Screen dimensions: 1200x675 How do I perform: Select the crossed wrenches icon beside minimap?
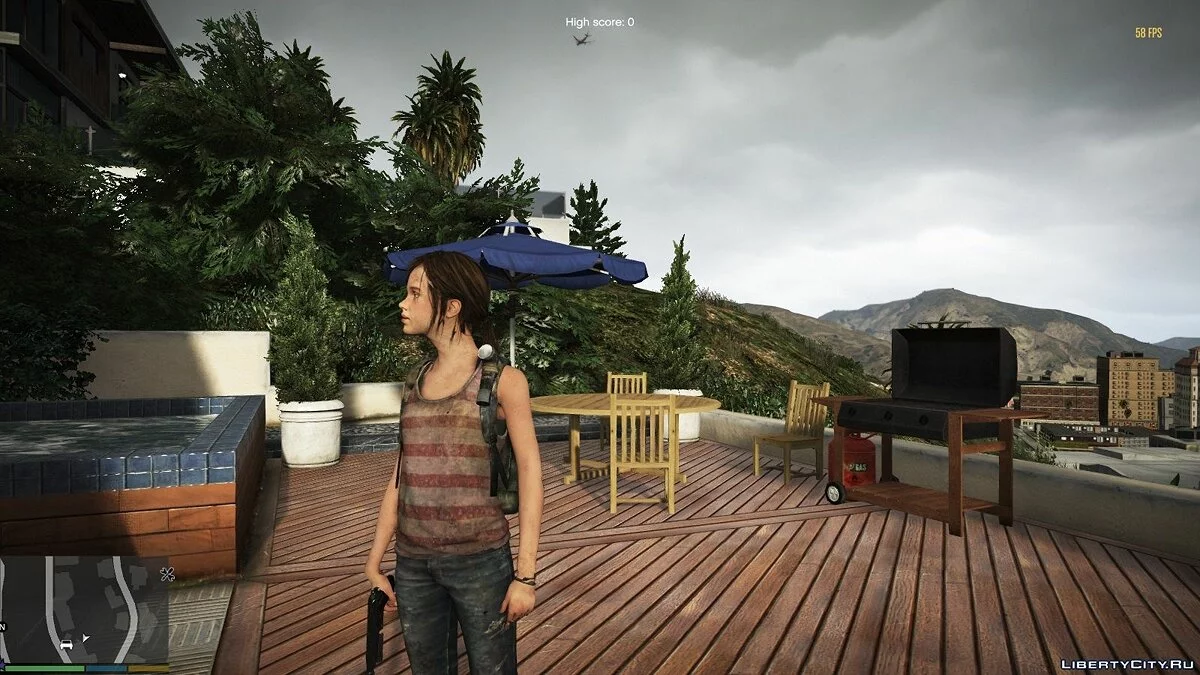coord(167,575)
